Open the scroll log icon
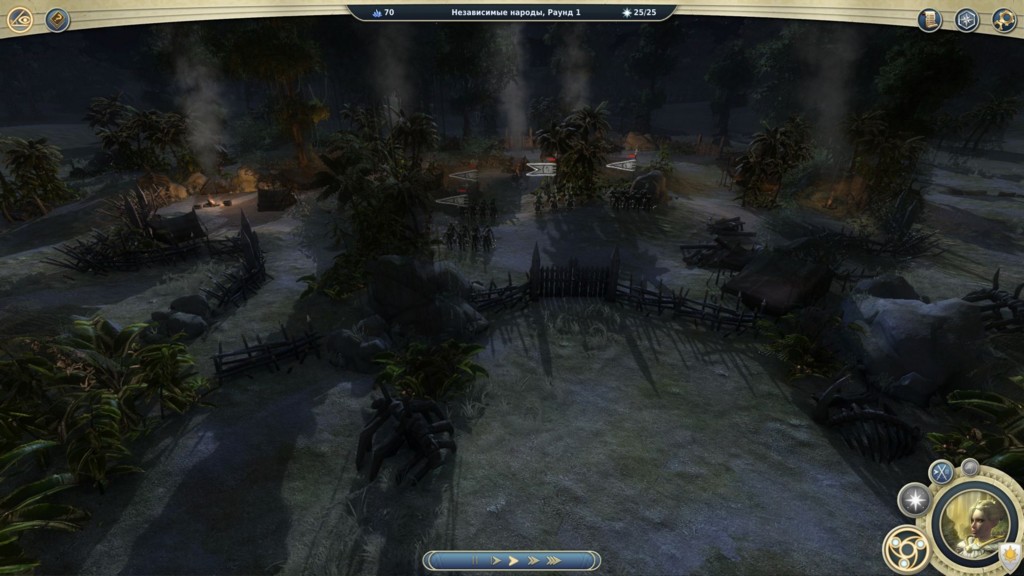 point(929,20)
